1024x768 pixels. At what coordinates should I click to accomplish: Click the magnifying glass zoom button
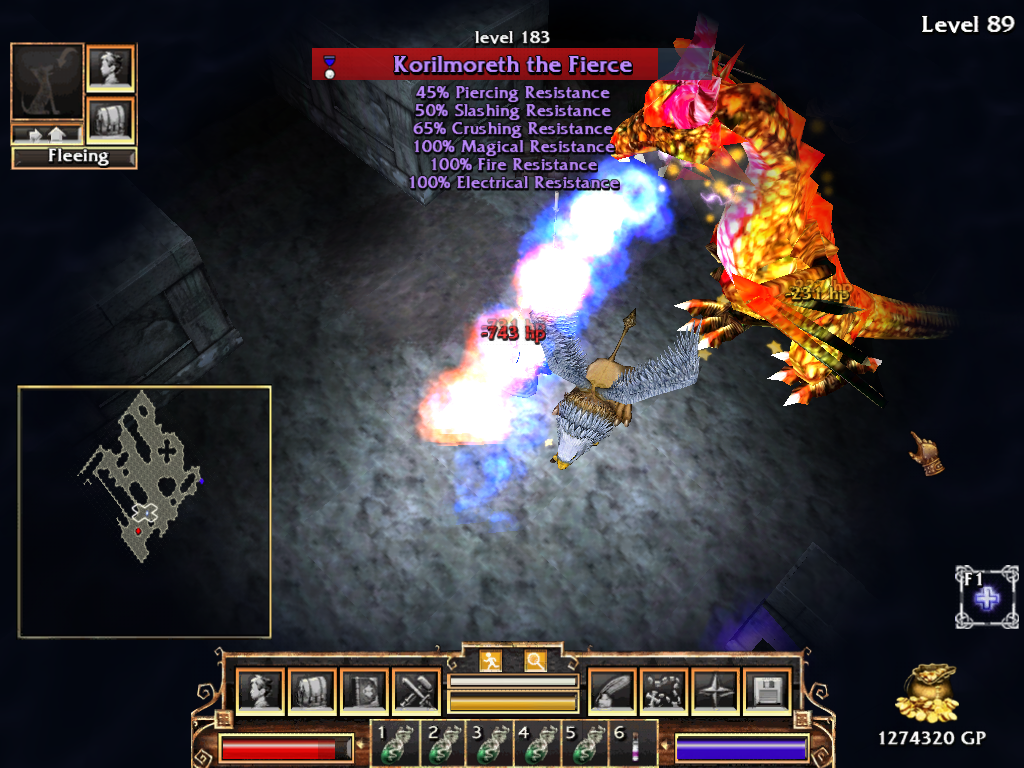click(x=536, y=661)
